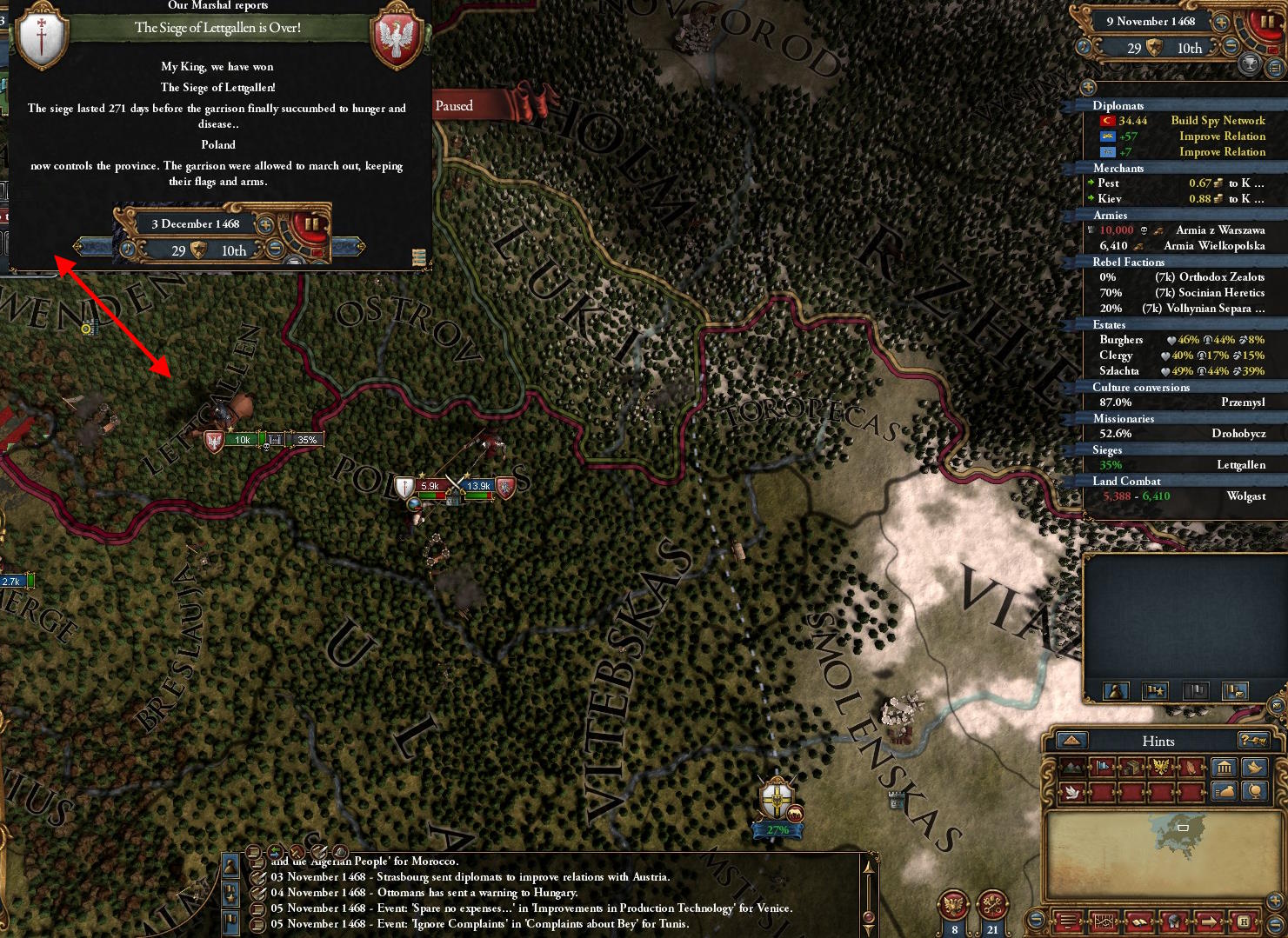Switch to the terrain map mode
1288x938 pixels.
1073,767
